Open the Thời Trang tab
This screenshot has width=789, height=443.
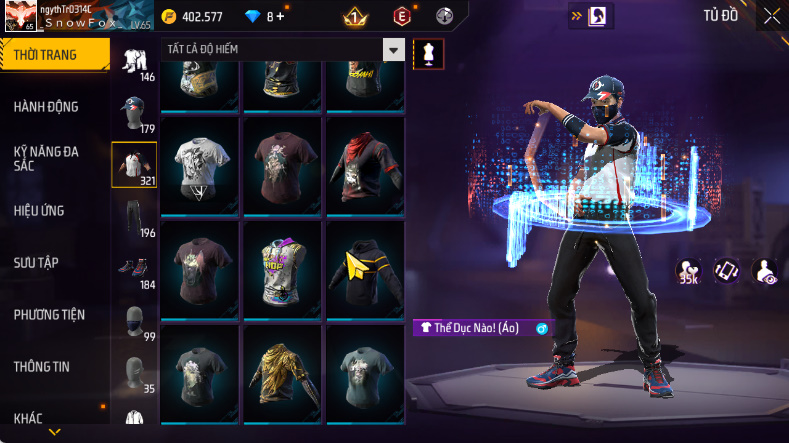[48, 55]
